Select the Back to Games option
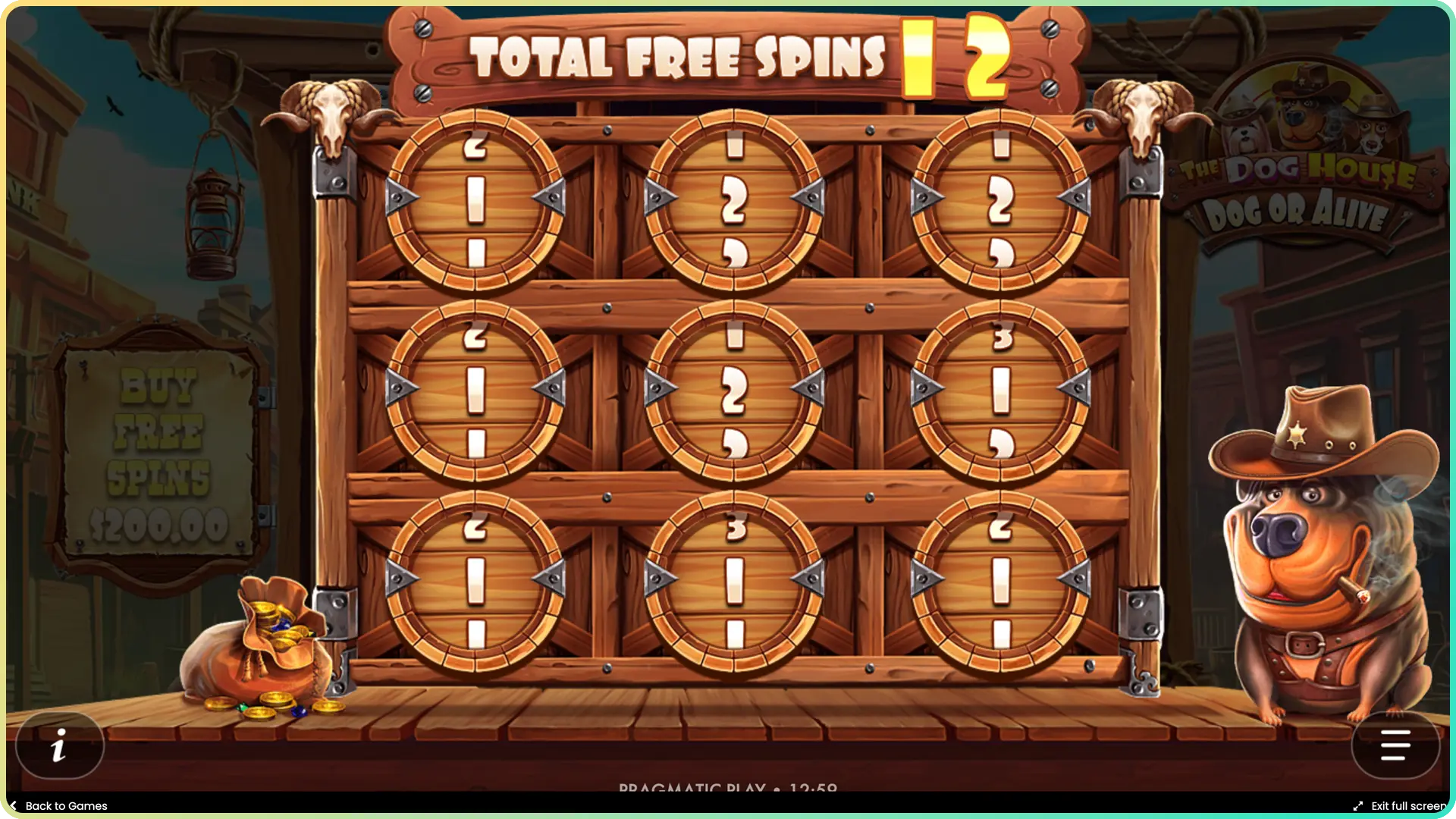The height and width of the screenshot is (819, 1456). point(61,805)
